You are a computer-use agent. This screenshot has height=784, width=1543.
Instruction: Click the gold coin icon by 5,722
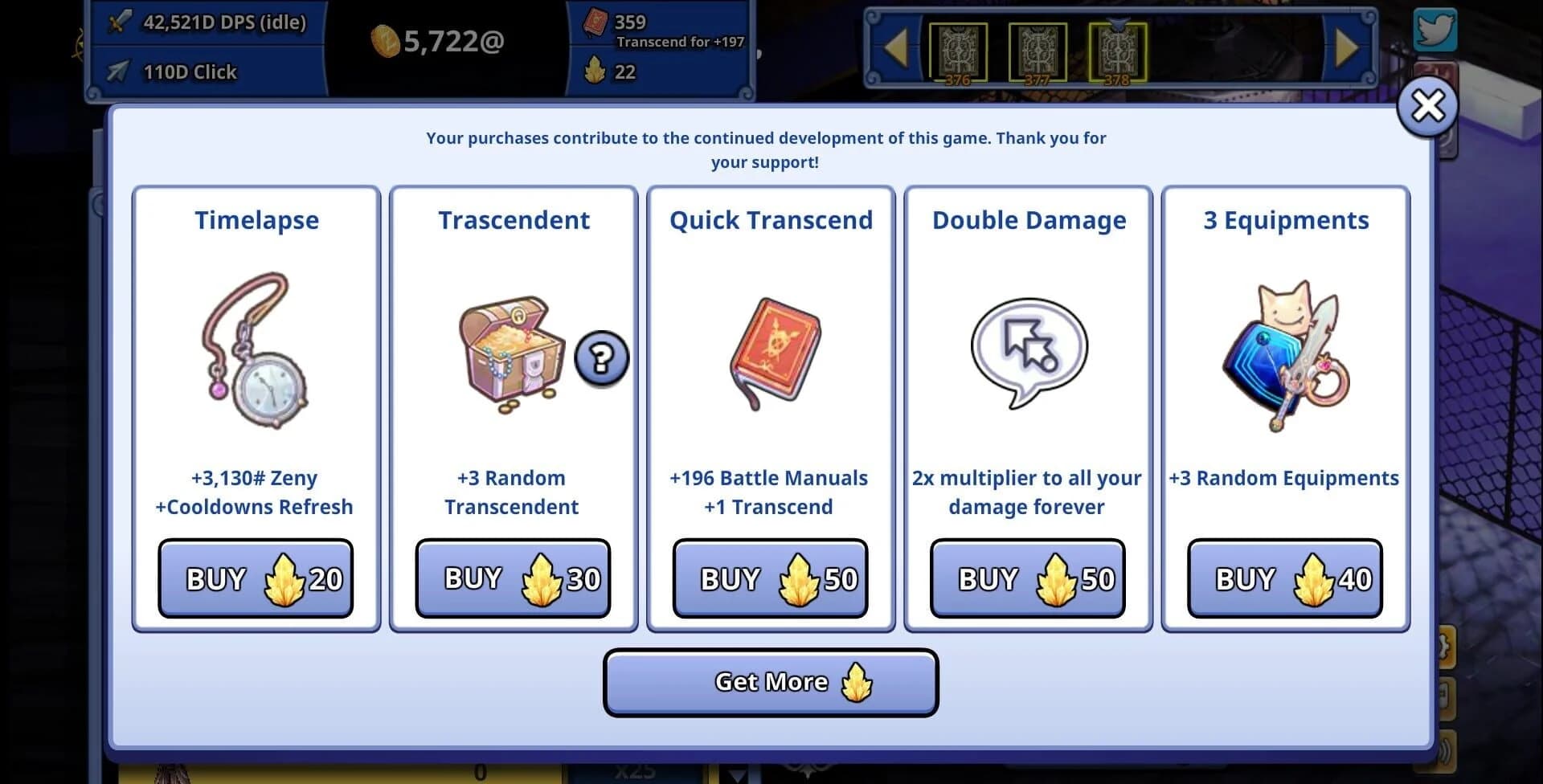pos(385,42)
